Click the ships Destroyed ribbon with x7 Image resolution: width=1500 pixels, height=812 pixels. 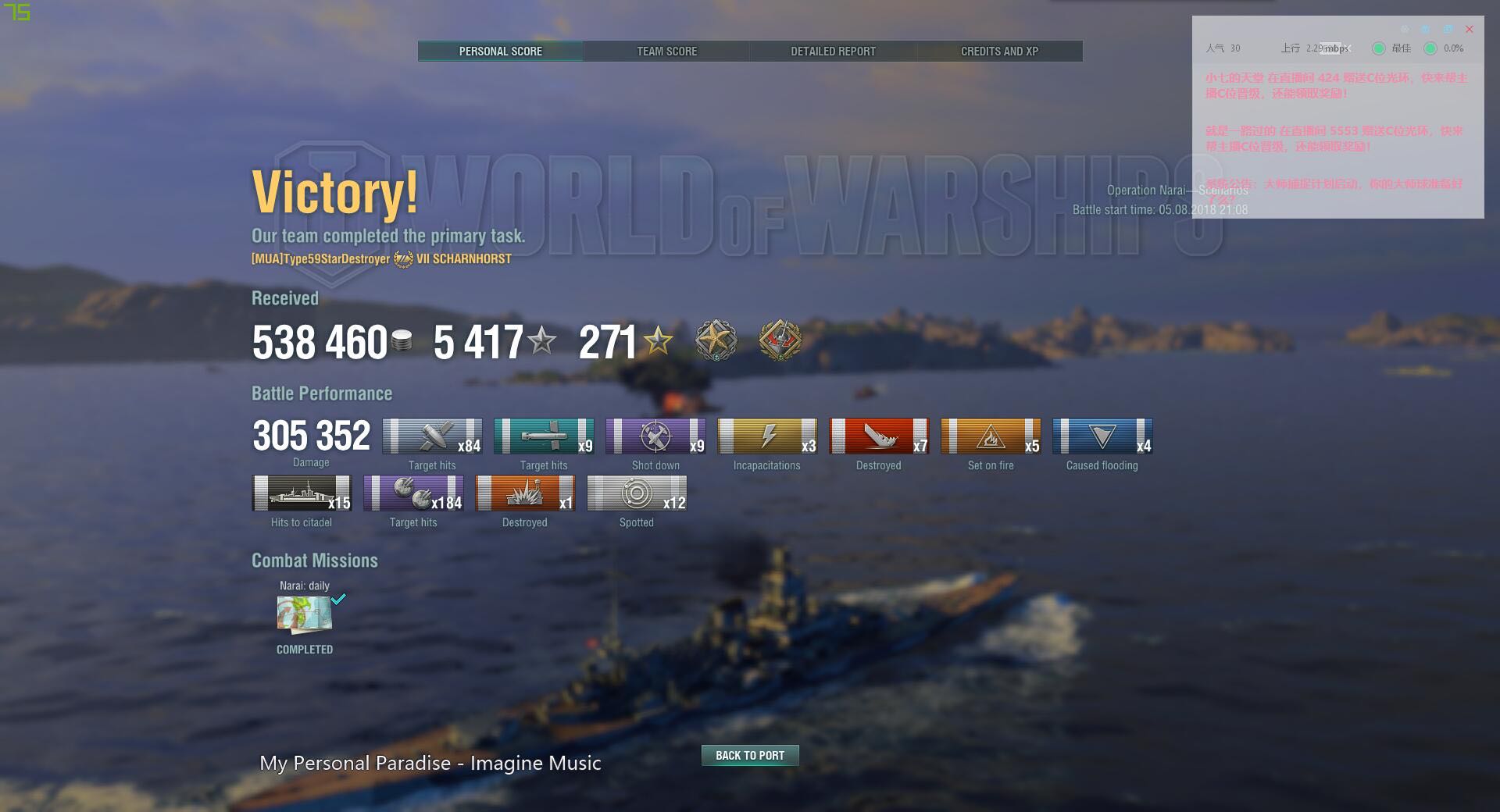[x=879, y=436]
